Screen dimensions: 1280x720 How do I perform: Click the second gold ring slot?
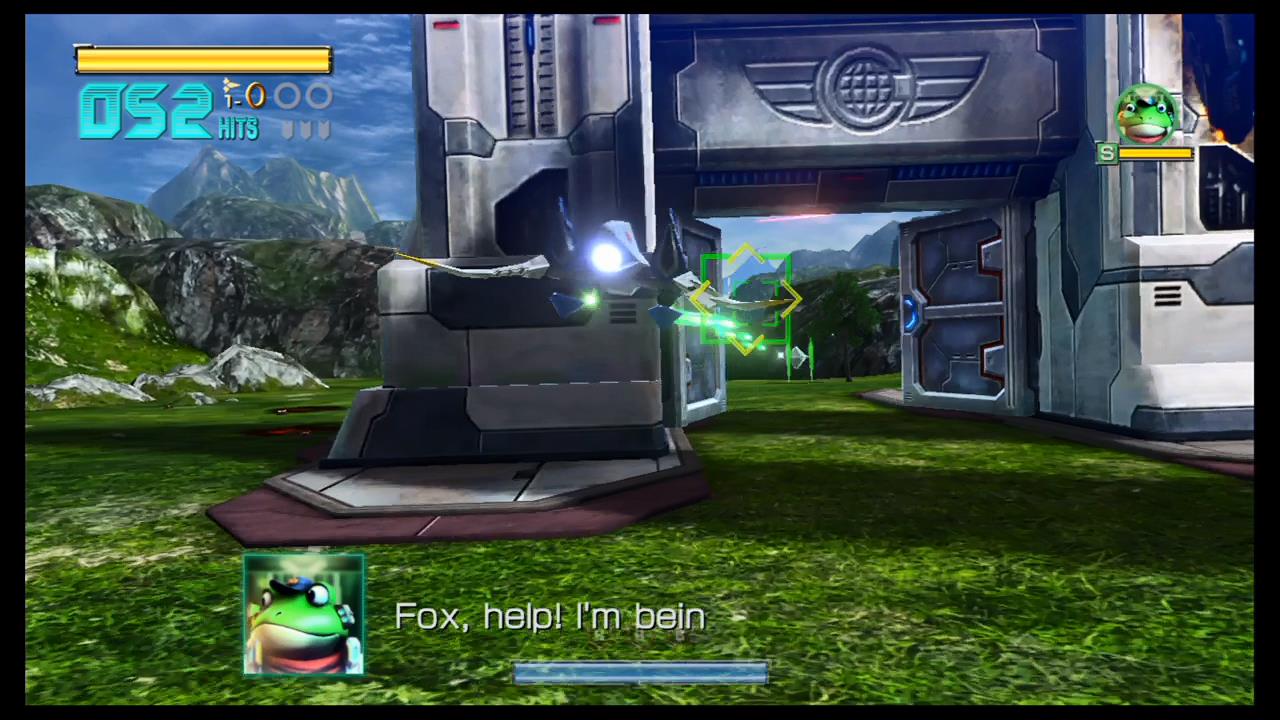(x=288, y=93)
